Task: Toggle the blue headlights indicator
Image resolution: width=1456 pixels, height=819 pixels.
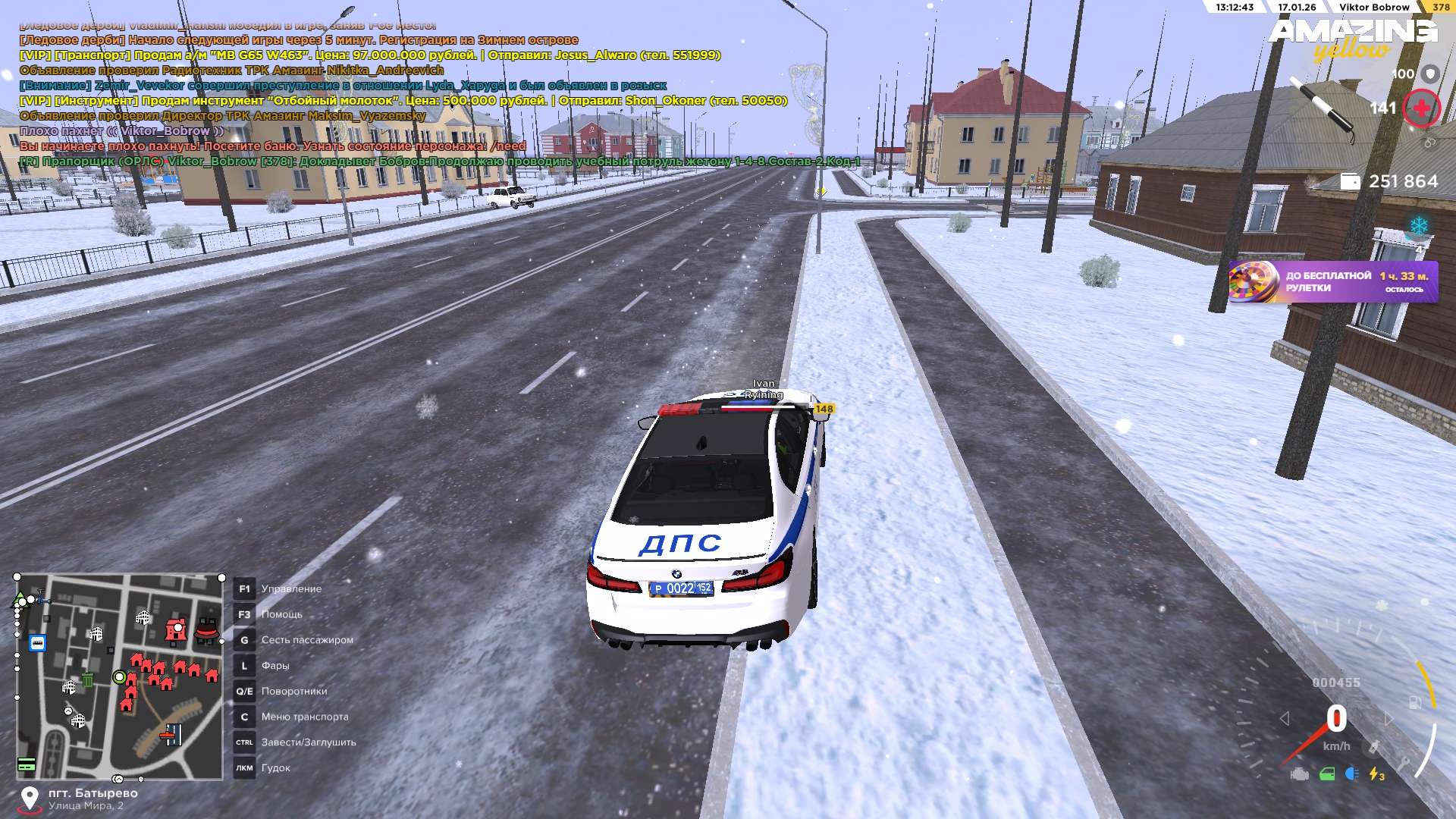Action: (x=1351, y=774)
